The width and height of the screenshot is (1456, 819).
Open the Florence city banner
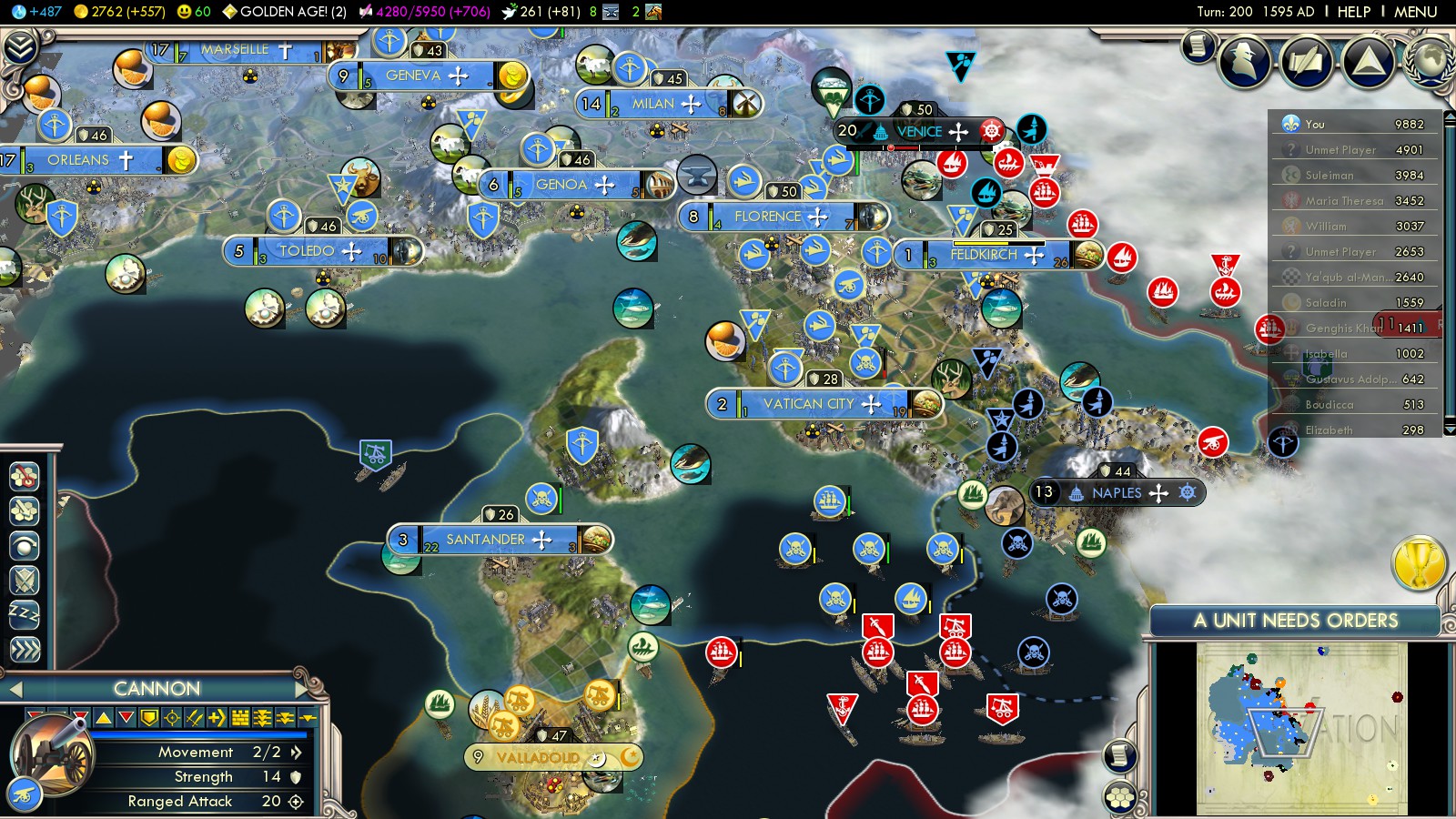click(x=768, y=217)
